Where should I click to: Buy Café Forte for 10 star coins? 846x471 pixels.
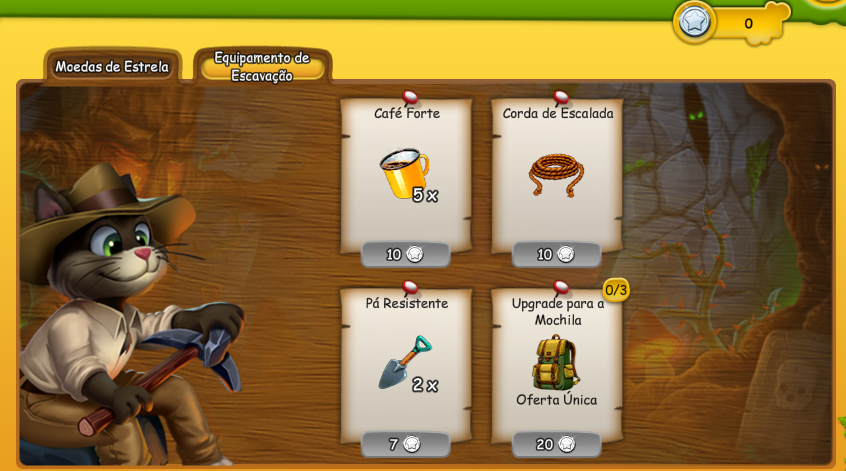(405, 254)
